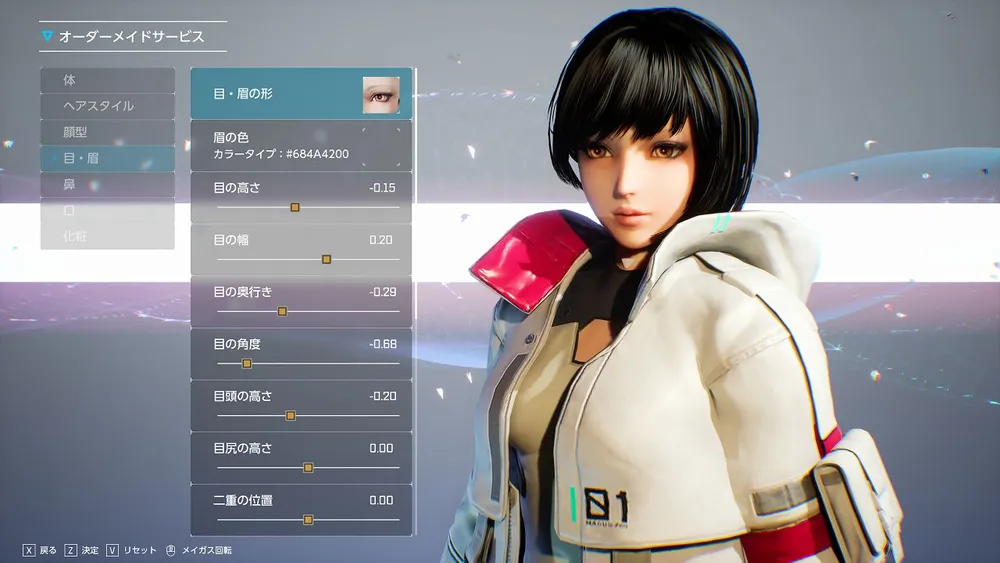Open the 化粧 category
Image resolution: width=1000 pixels, height=563 pixels.
coord(107,237)
